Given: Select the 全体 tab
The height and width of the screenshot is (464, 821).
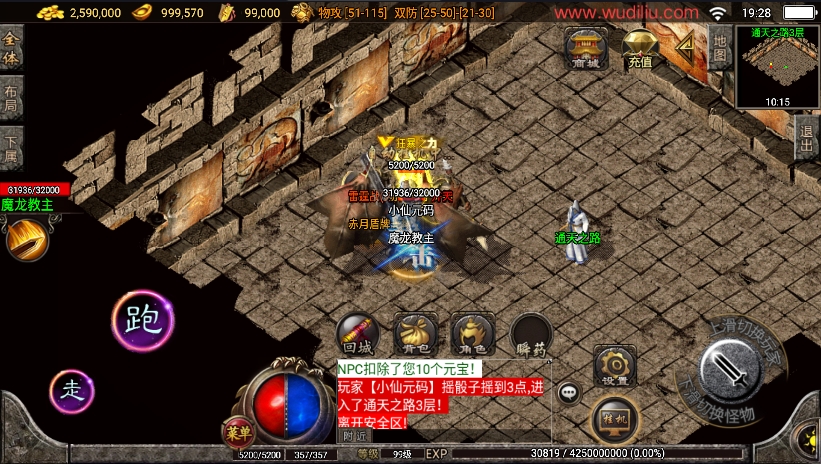Looking at the screenshot, I should [11, 50].
